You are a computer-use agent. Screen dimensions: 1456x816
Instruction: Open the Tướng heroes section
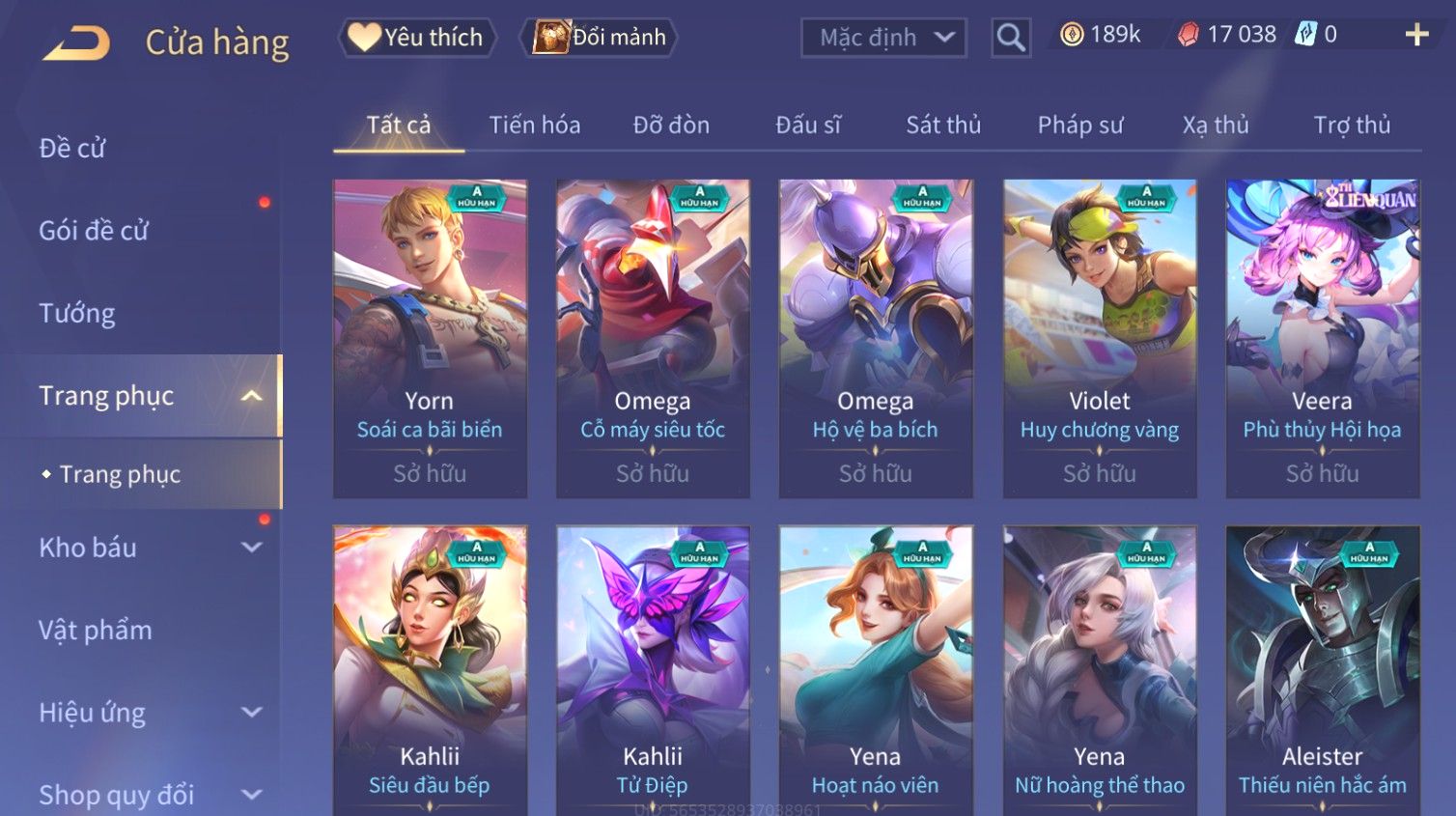[x=77, y=314]
